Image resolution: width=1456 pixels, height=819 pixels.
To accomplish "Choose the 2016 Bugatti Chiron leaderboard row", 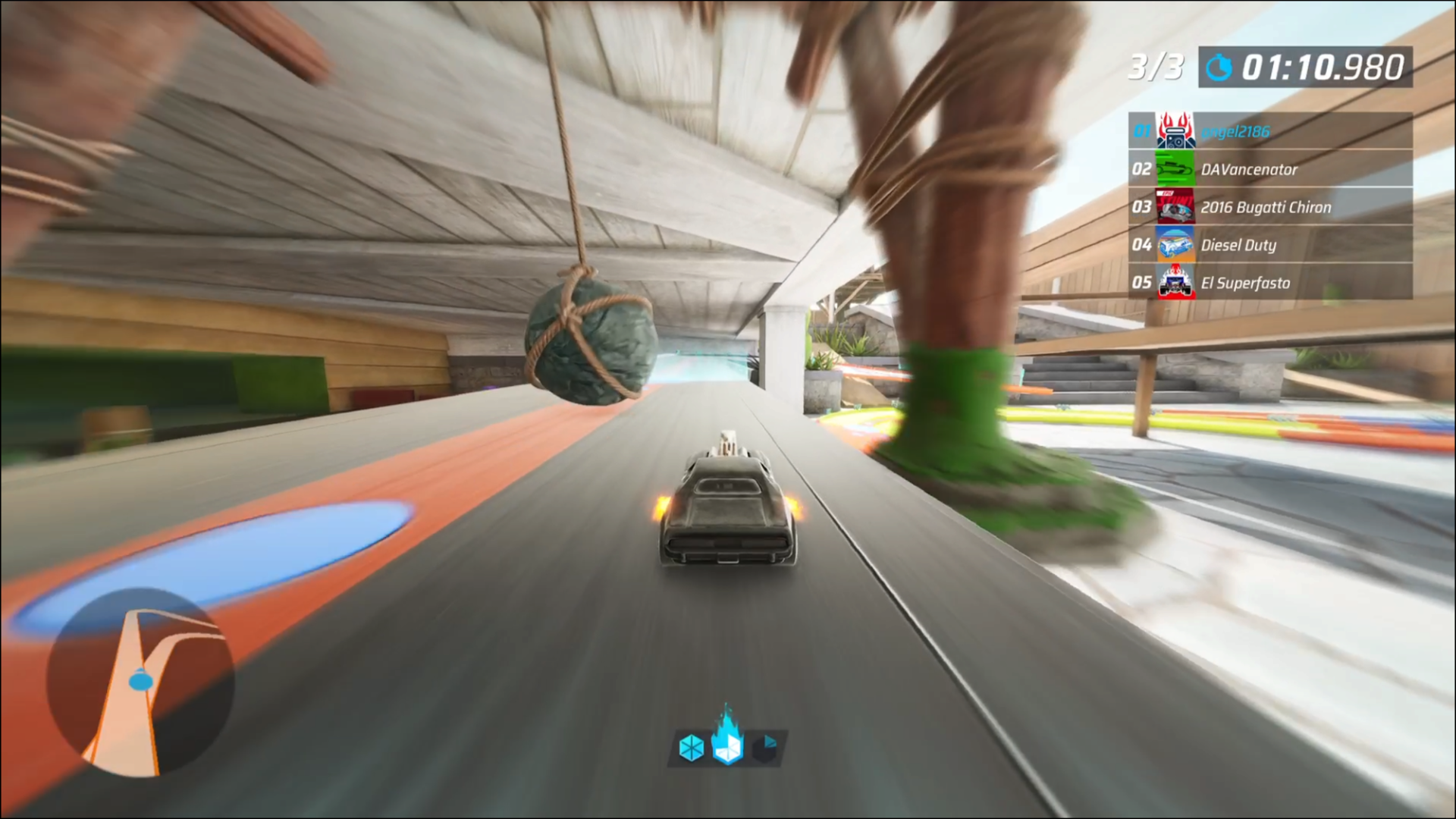I will tap(1269, 207).
